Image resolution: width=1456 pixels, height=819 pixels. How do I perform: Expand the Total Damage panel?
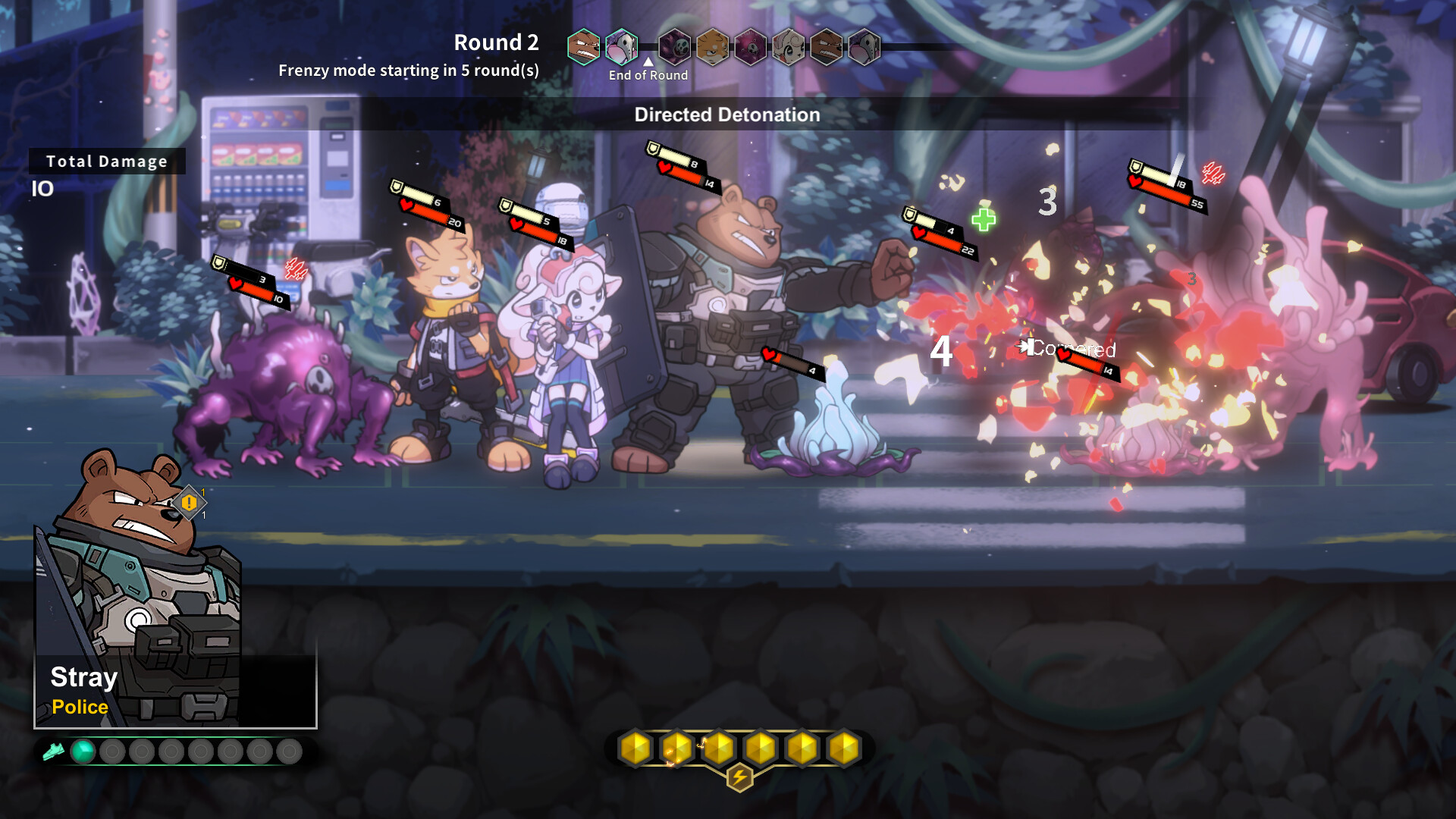coord(106,161)
